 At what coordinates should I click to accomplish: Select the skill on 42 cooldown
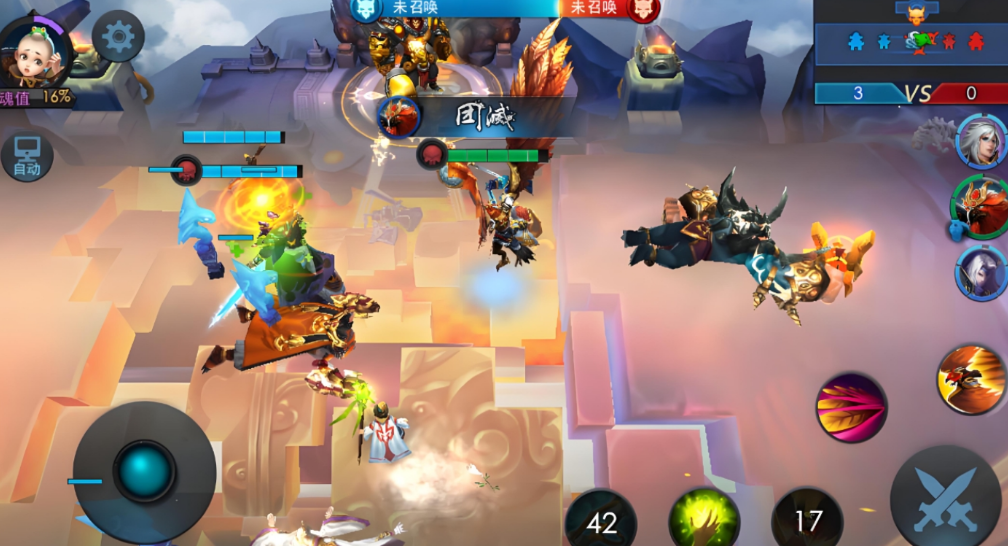602,520
